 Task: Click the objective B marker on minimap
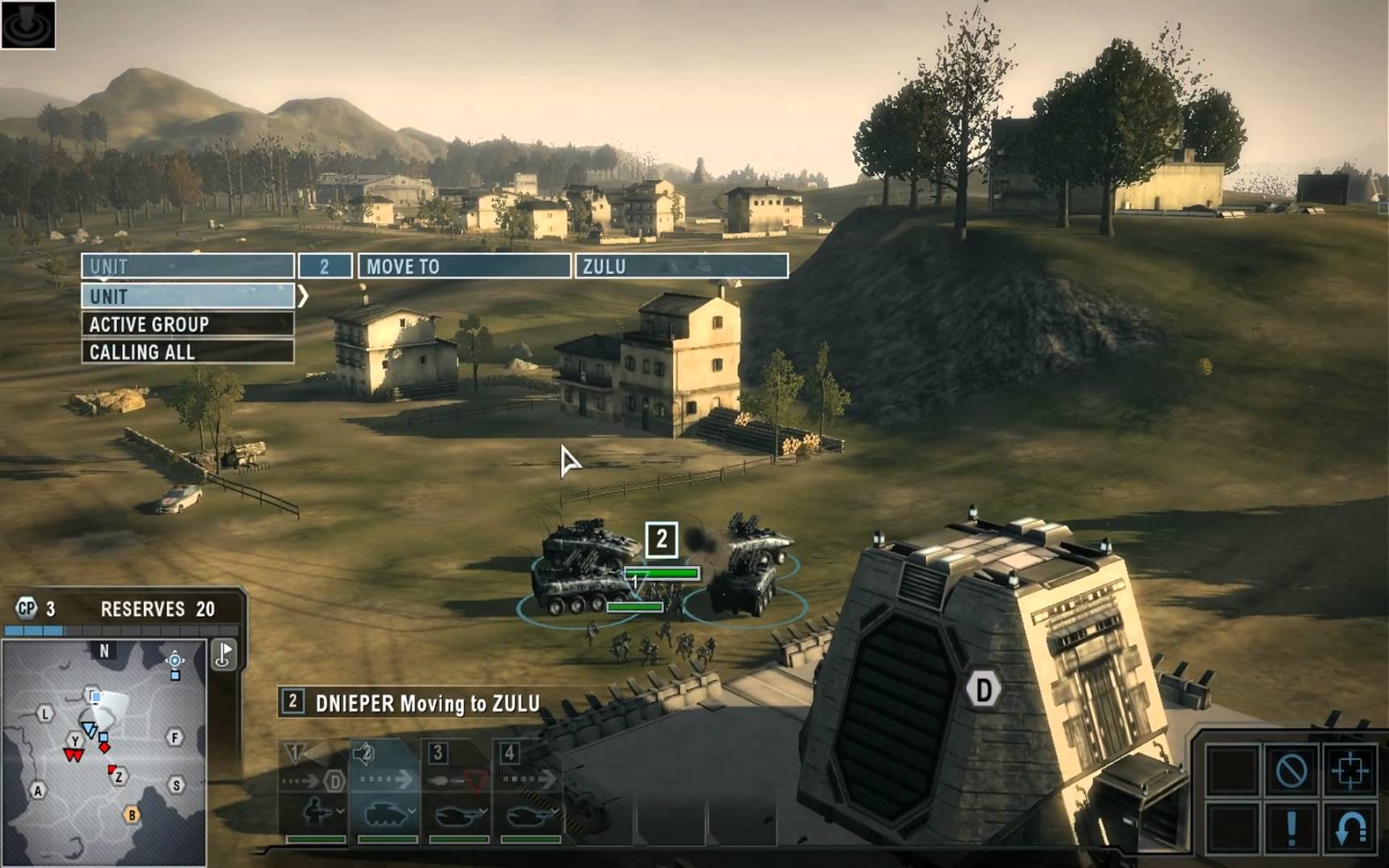pyautogui.click(x=132, y=815)
